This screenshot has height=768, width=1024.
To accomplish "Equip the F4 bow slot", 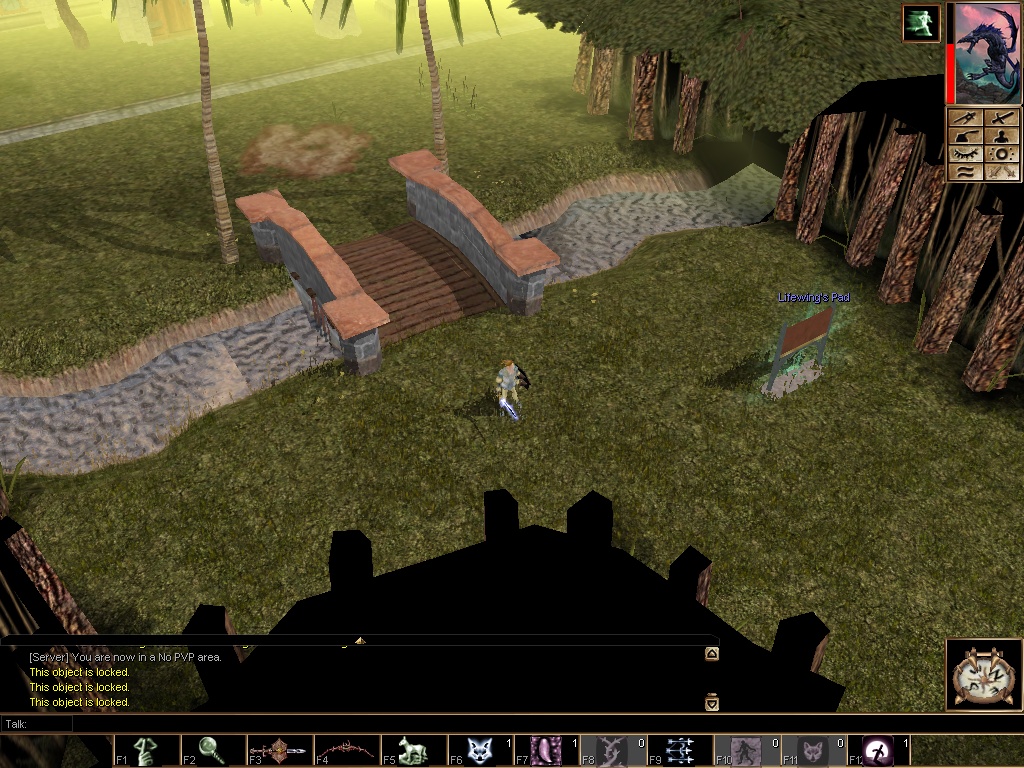I will point(347,751).
